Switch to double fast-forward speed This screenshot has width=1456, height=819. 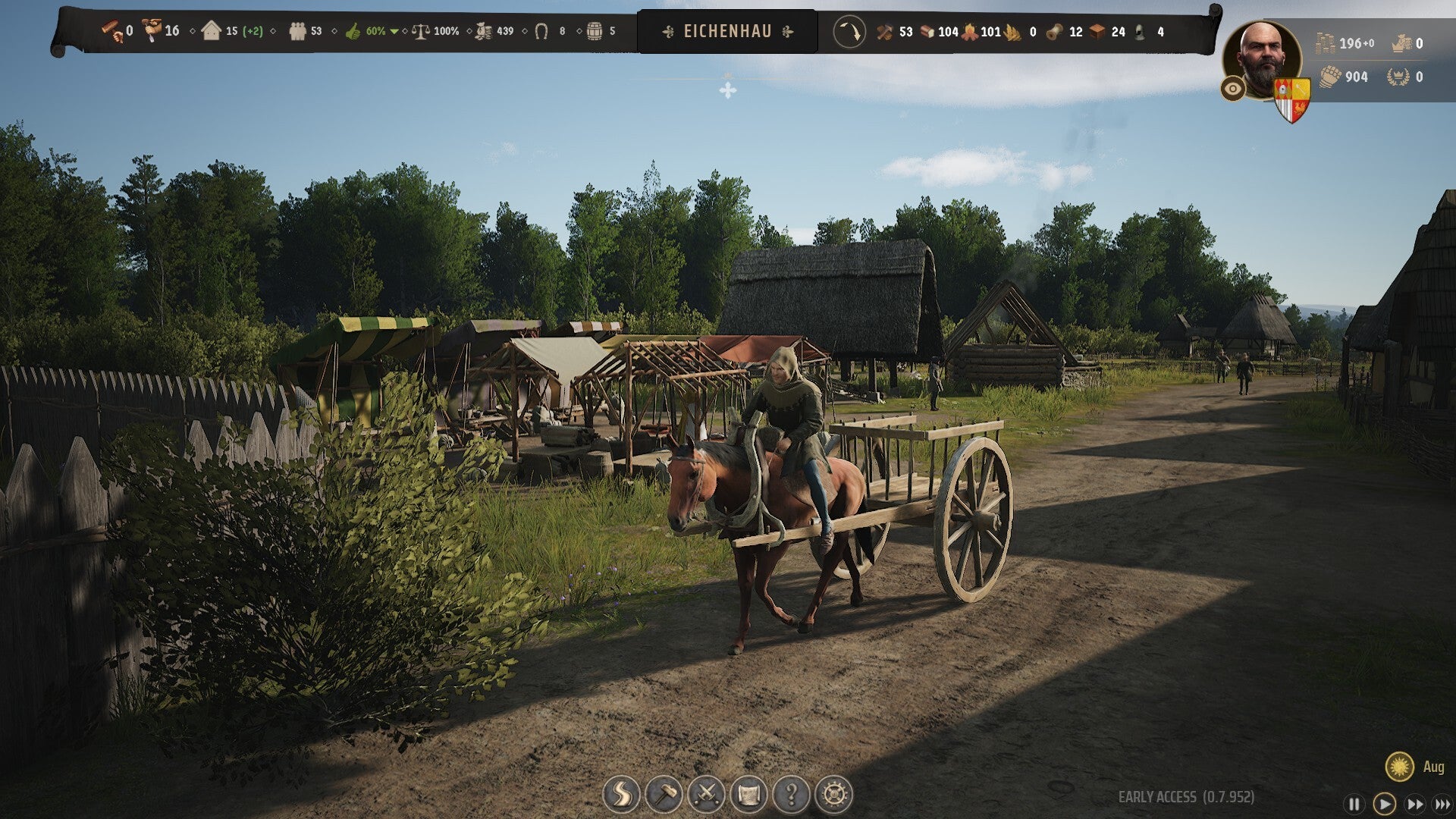click(1415, 804)
